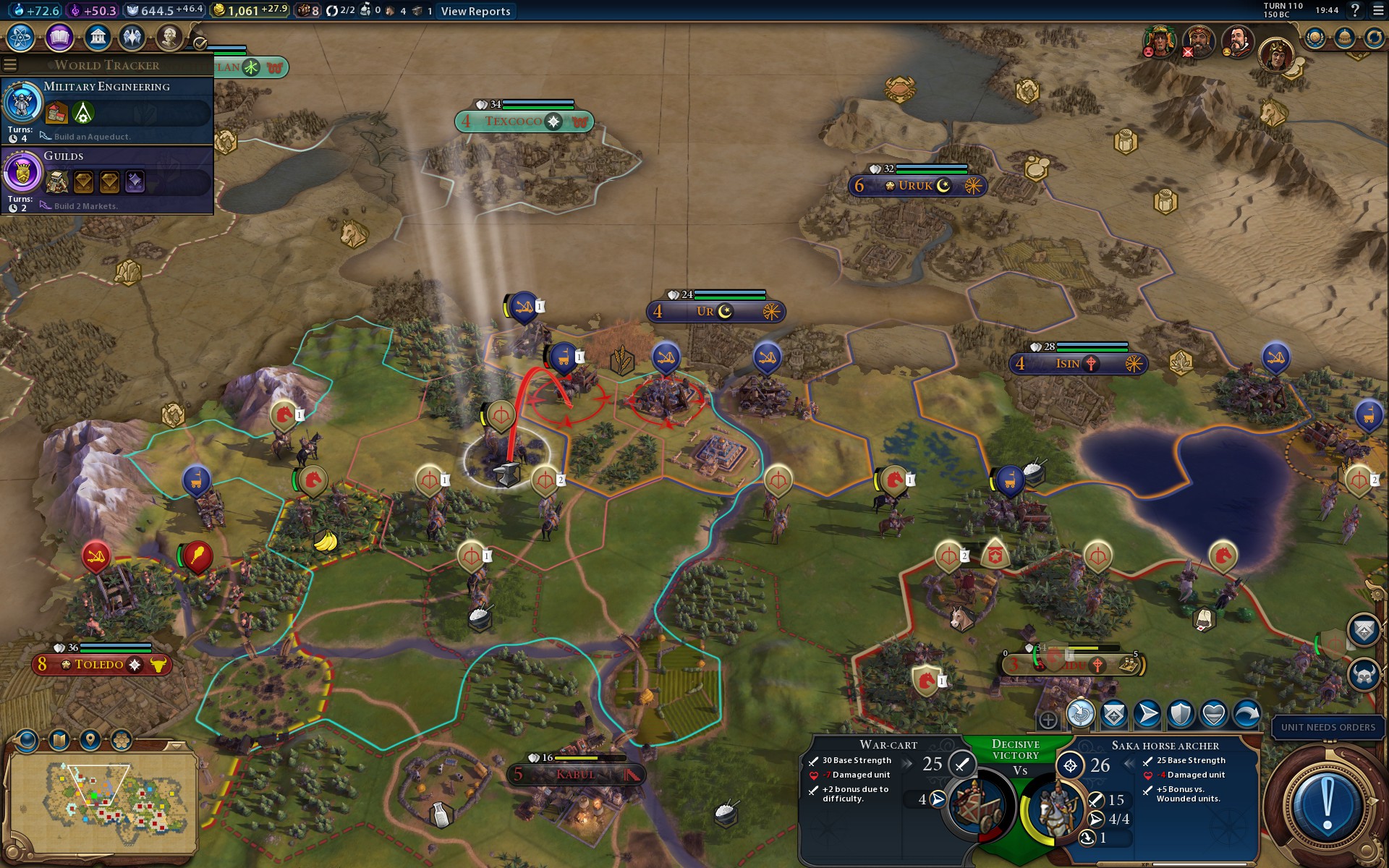Toggle the World Tracker hamburger menu
The image size is (1389, 868).
[x=10, y=65]
